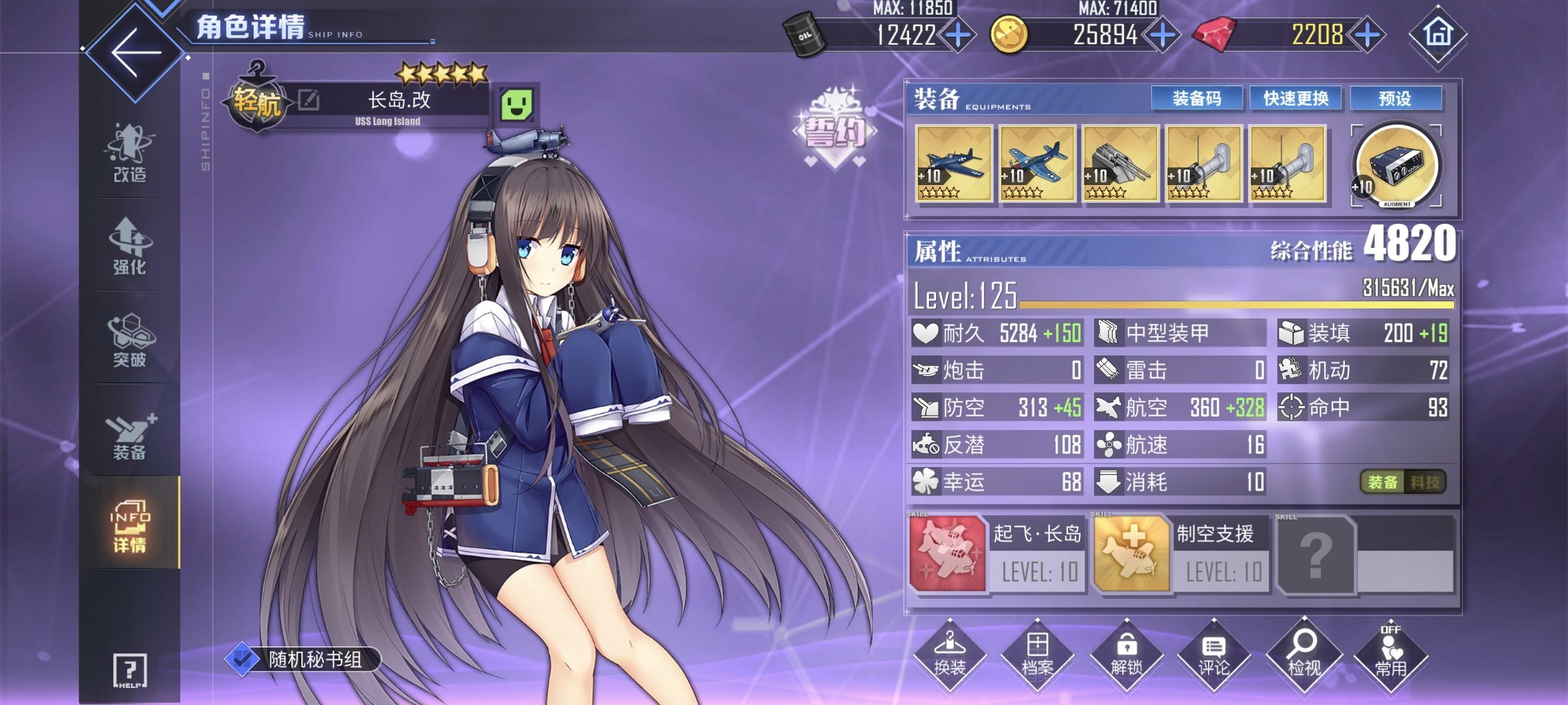Image resolution: width=1568 pixels, height=705 pixels.
Task: Open the 突破 limit break tab
Action: 129,340
